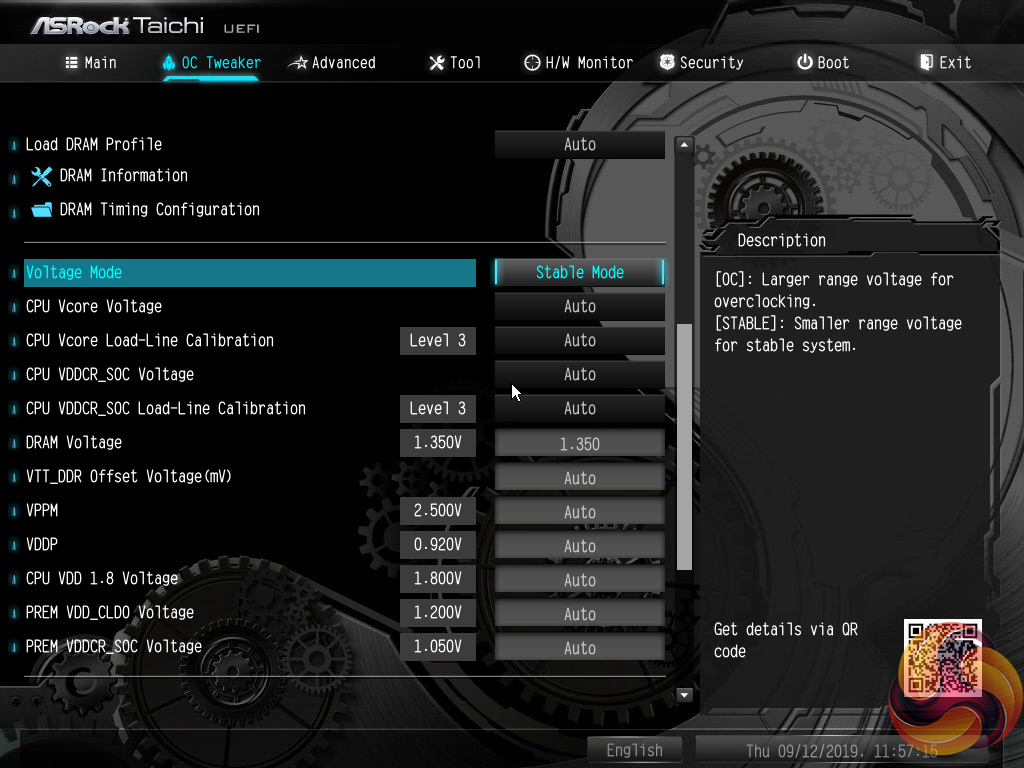
Task: Enter DRAM Timing Configuration submenu
Action: click(159, 210)
